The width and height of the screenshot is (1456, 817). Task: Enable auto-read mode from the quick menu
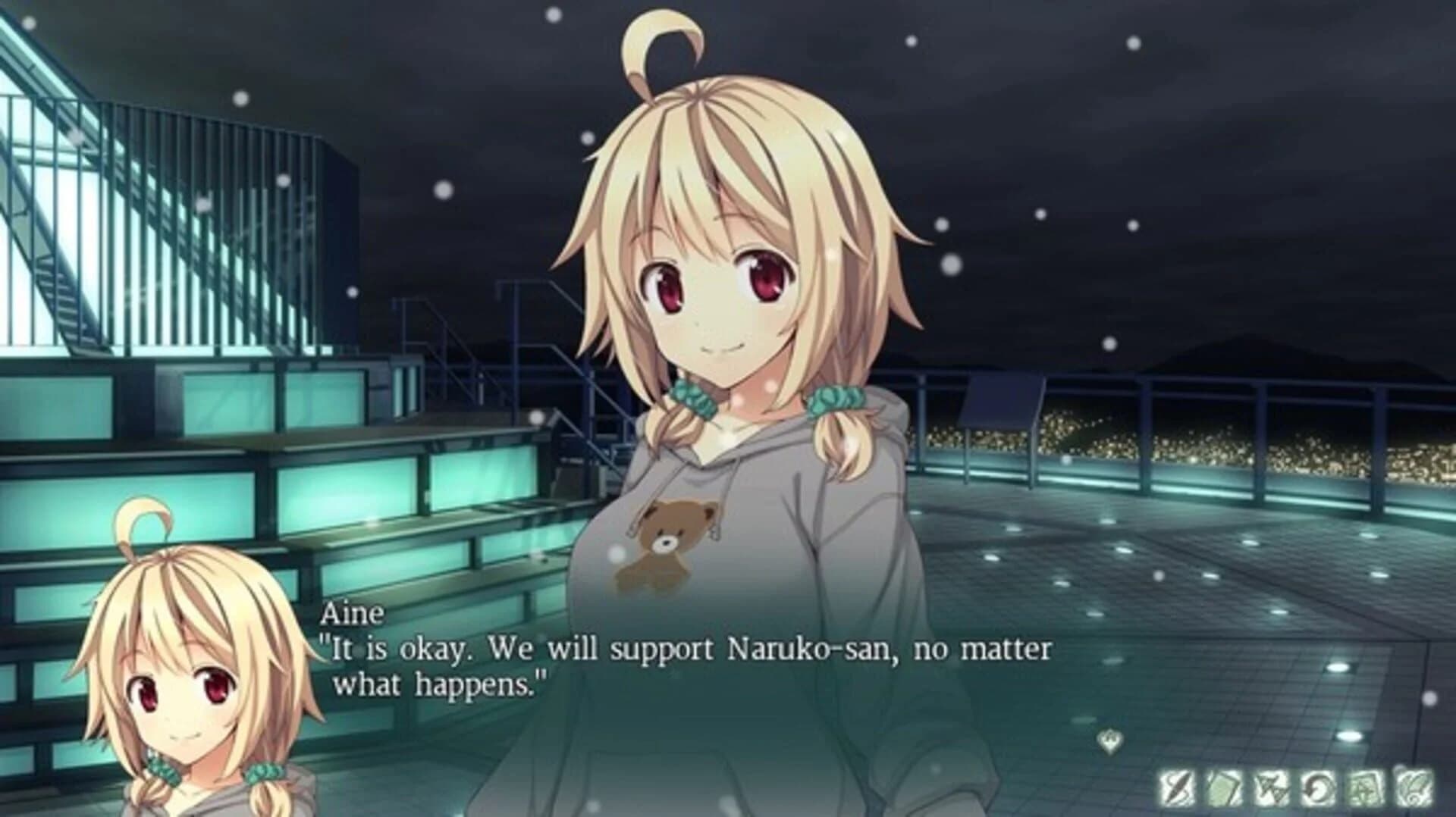pyautogui.click(x=1316, y=786)
